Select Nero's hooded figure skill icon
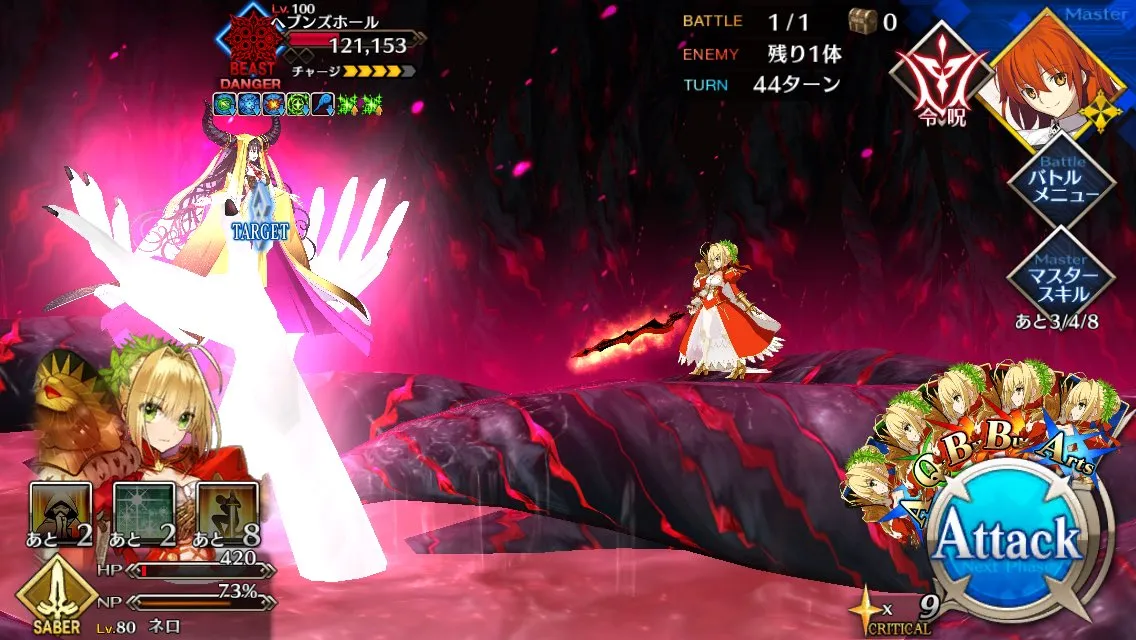 [54, 508]
